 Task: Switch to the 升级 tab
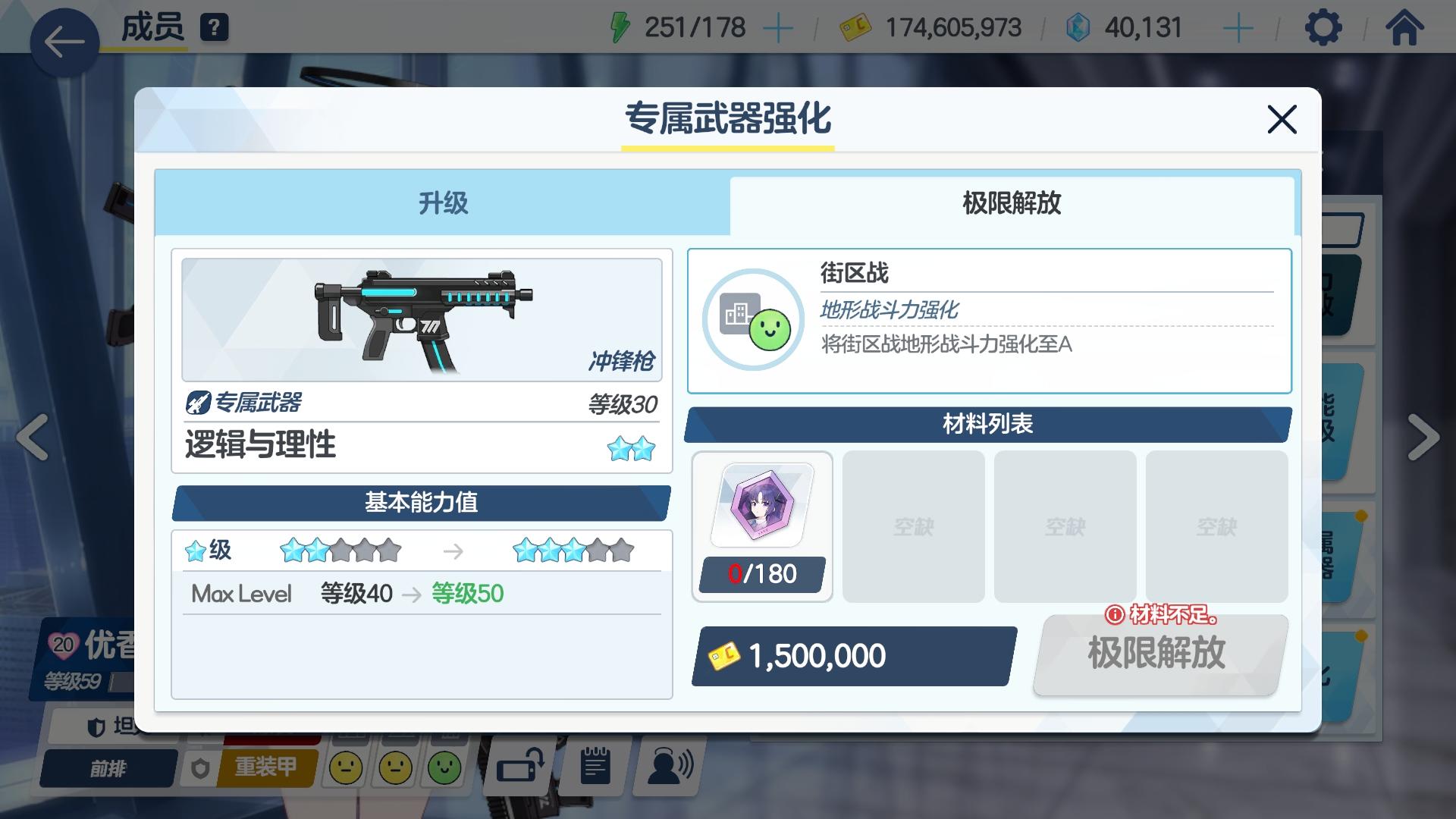click(x=442, y=203)
